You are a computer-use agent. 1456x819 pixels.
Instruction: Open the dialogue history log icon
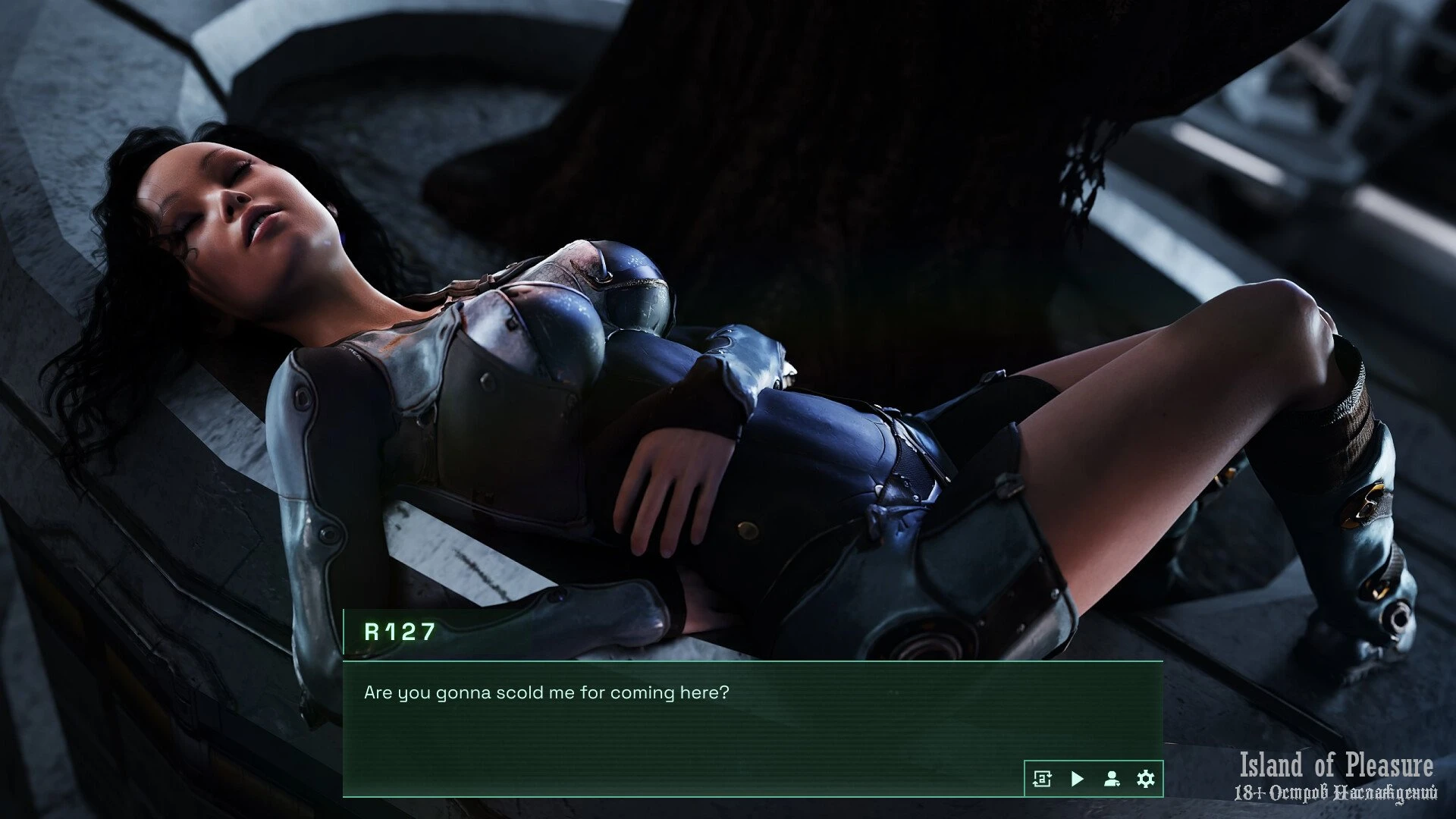[x=1042, y=779]
